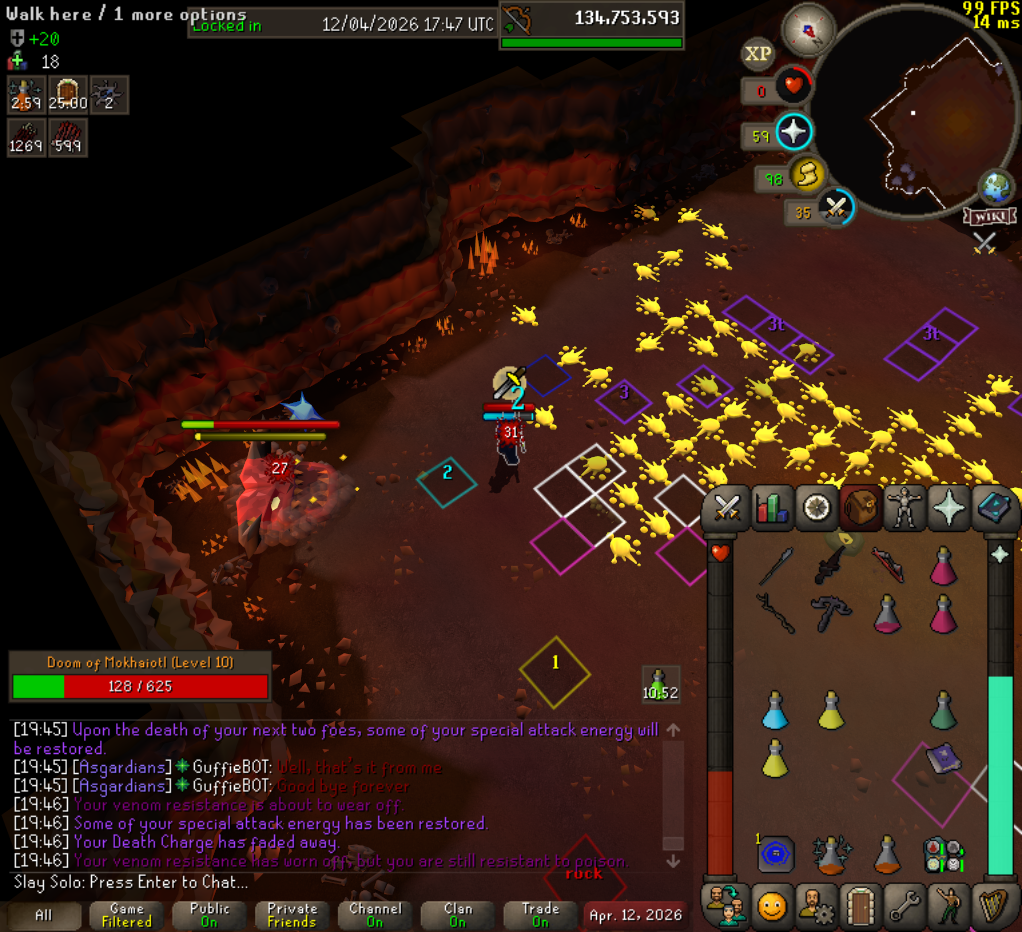Open the world map globe
Viewport: 1022px width, 932px height.
click(995, 187)
